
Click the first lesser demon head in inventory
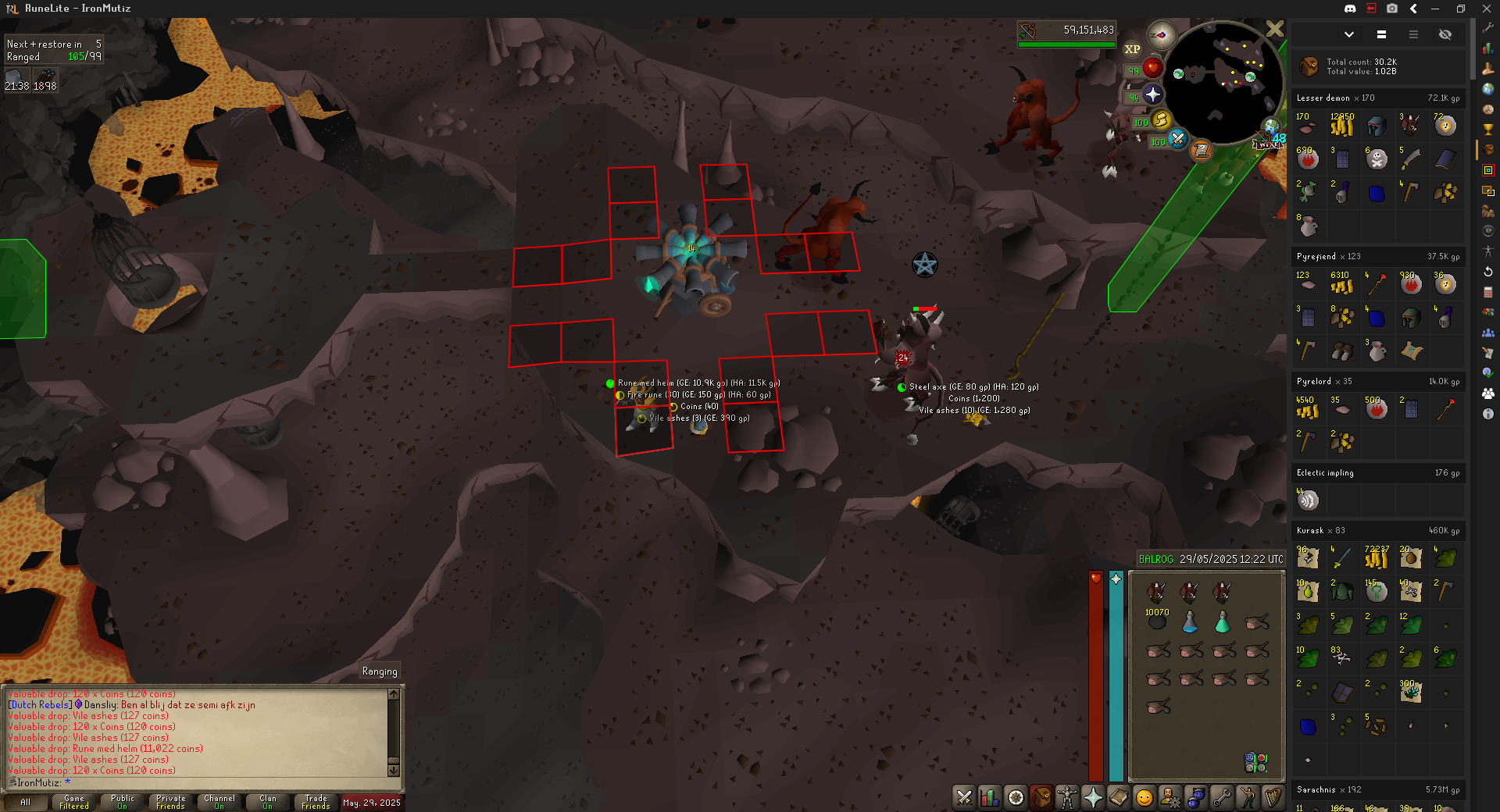click(1156, 592)
